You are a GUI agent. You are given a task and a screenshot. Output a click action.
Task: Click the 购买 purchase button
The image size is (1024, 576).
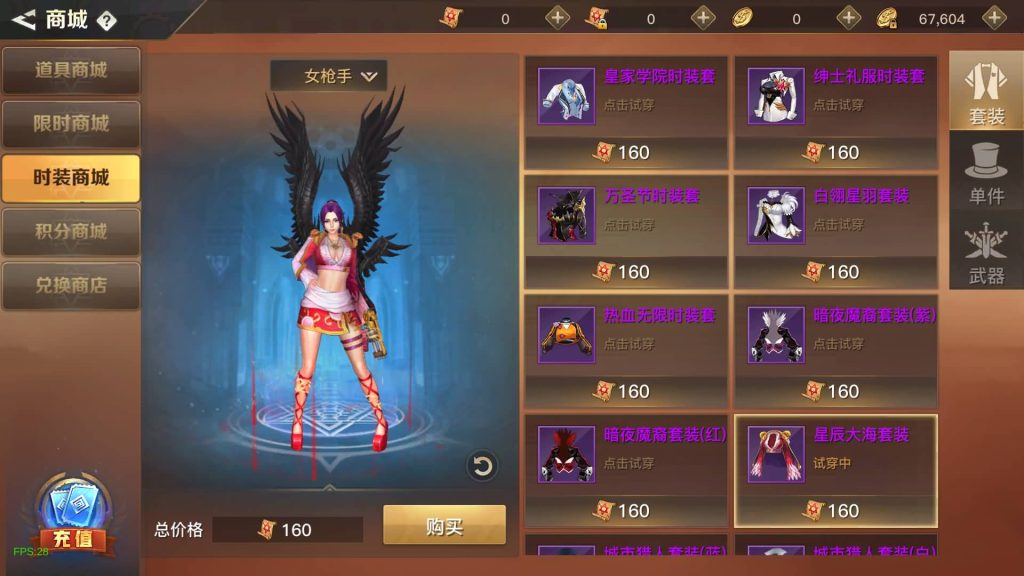click(444, 525)
